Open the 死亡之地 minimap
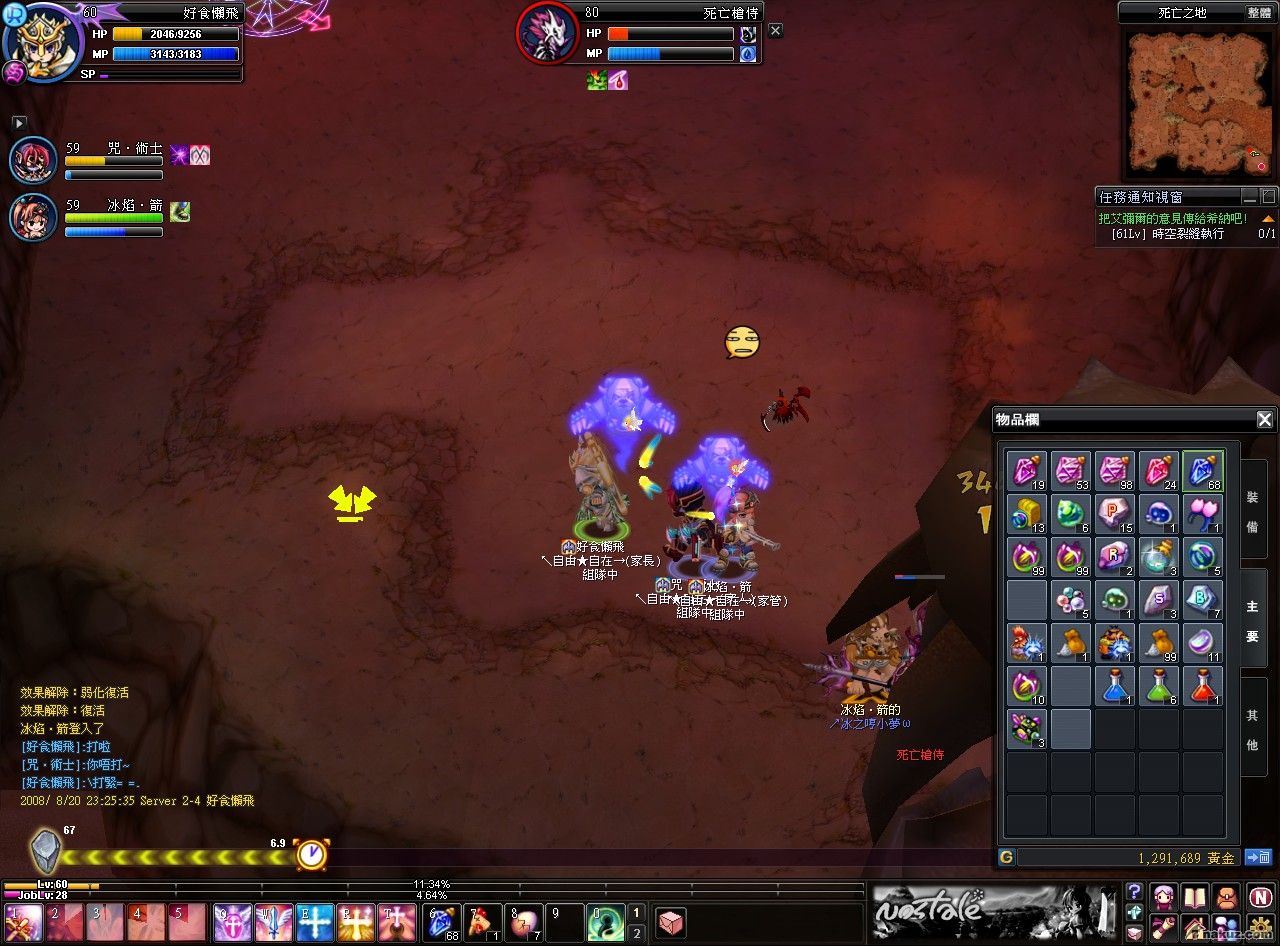 (1199, 102)
